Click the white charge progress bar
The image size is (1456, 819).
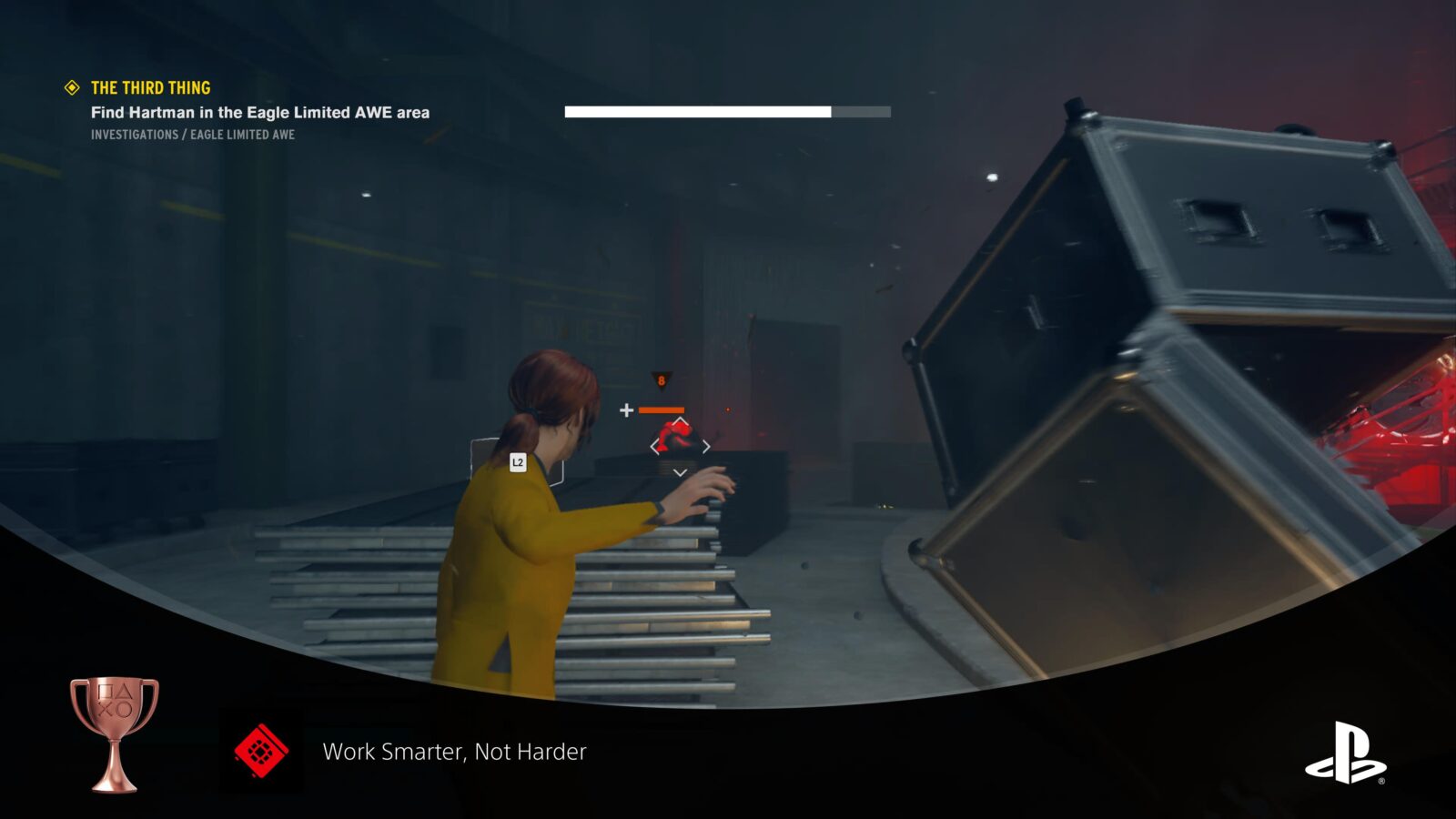tap(699, 113)
